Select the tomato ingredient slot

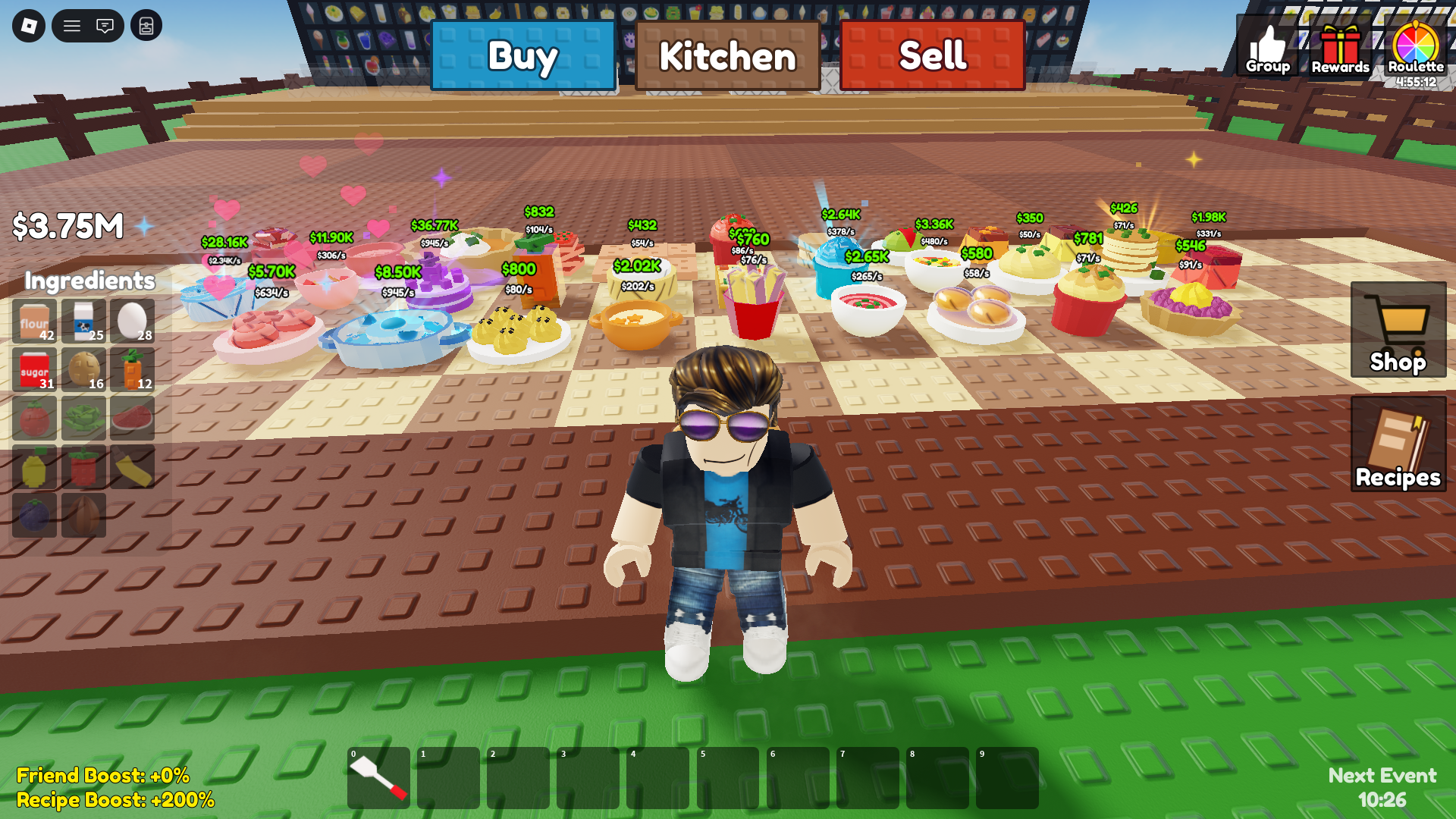[x=34, y=419]
